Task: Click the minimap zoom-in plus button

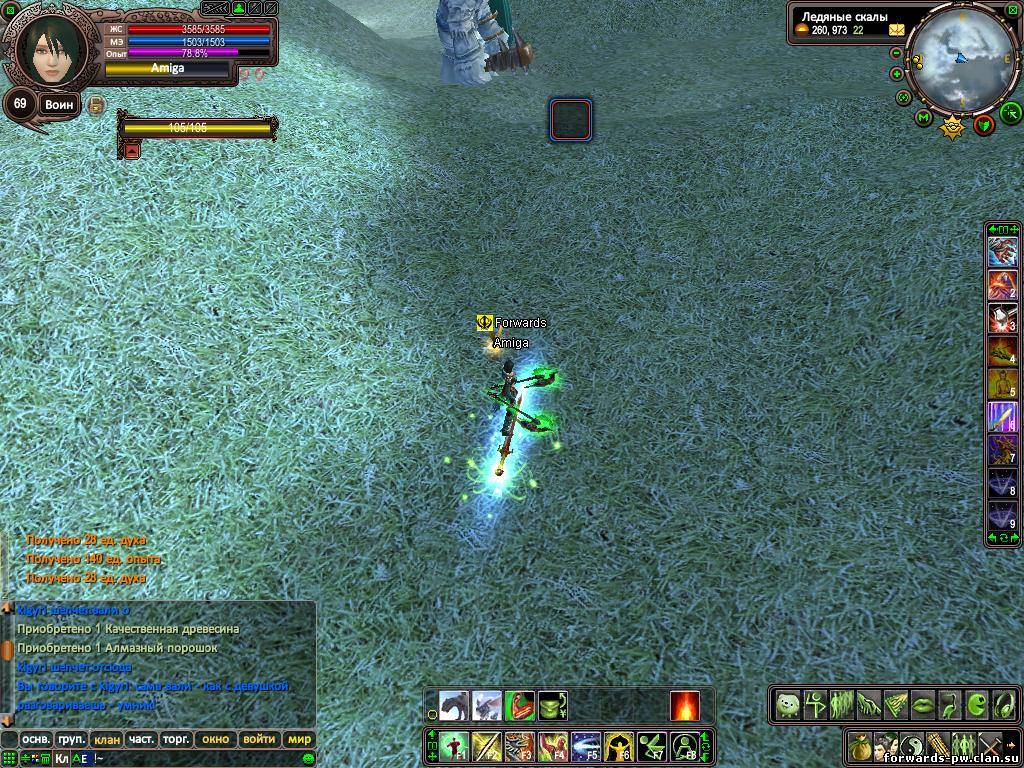Action: point(897,73)
